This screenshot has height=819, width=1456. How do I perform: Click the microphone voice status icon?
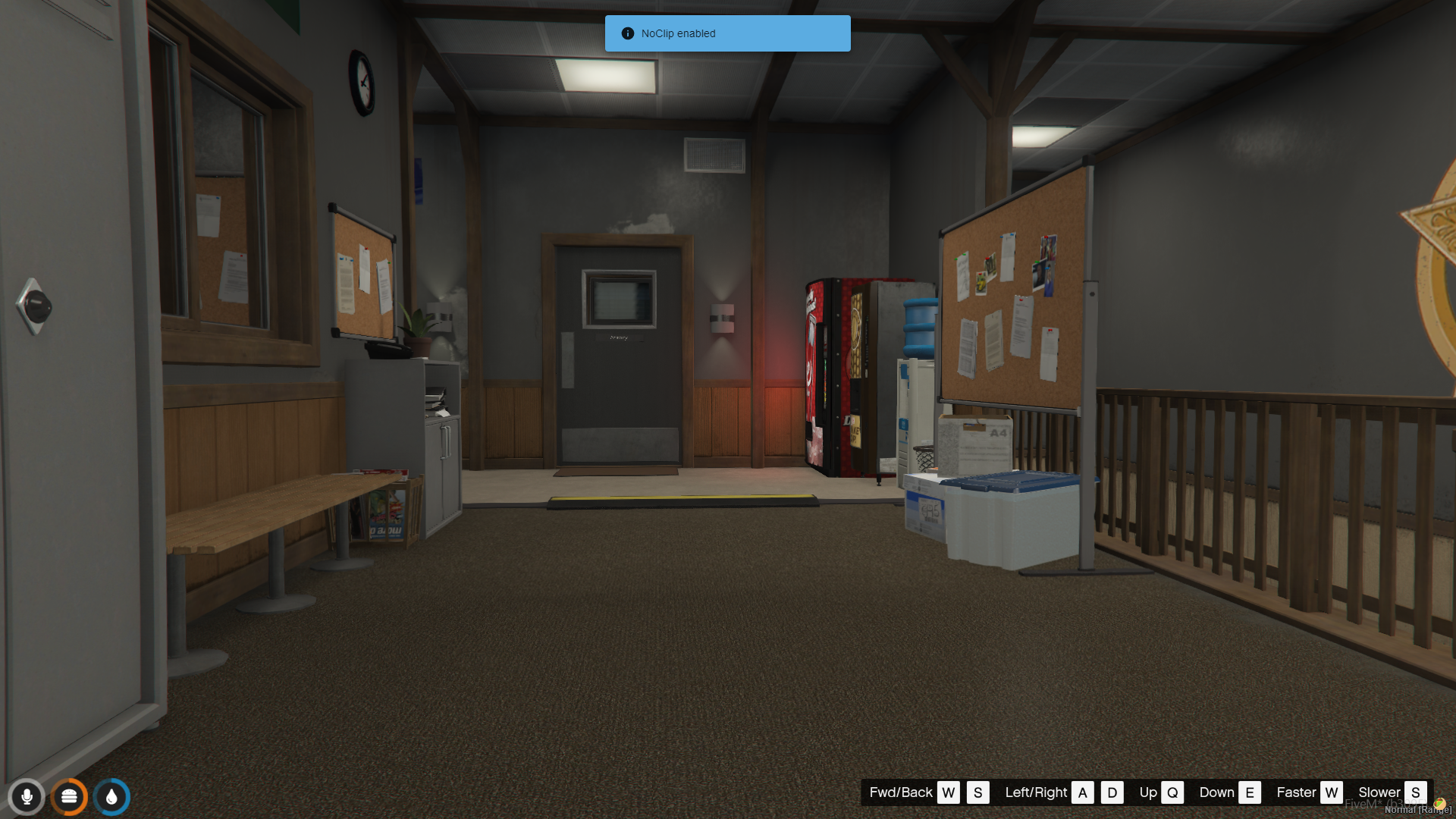tap(27, 797)
